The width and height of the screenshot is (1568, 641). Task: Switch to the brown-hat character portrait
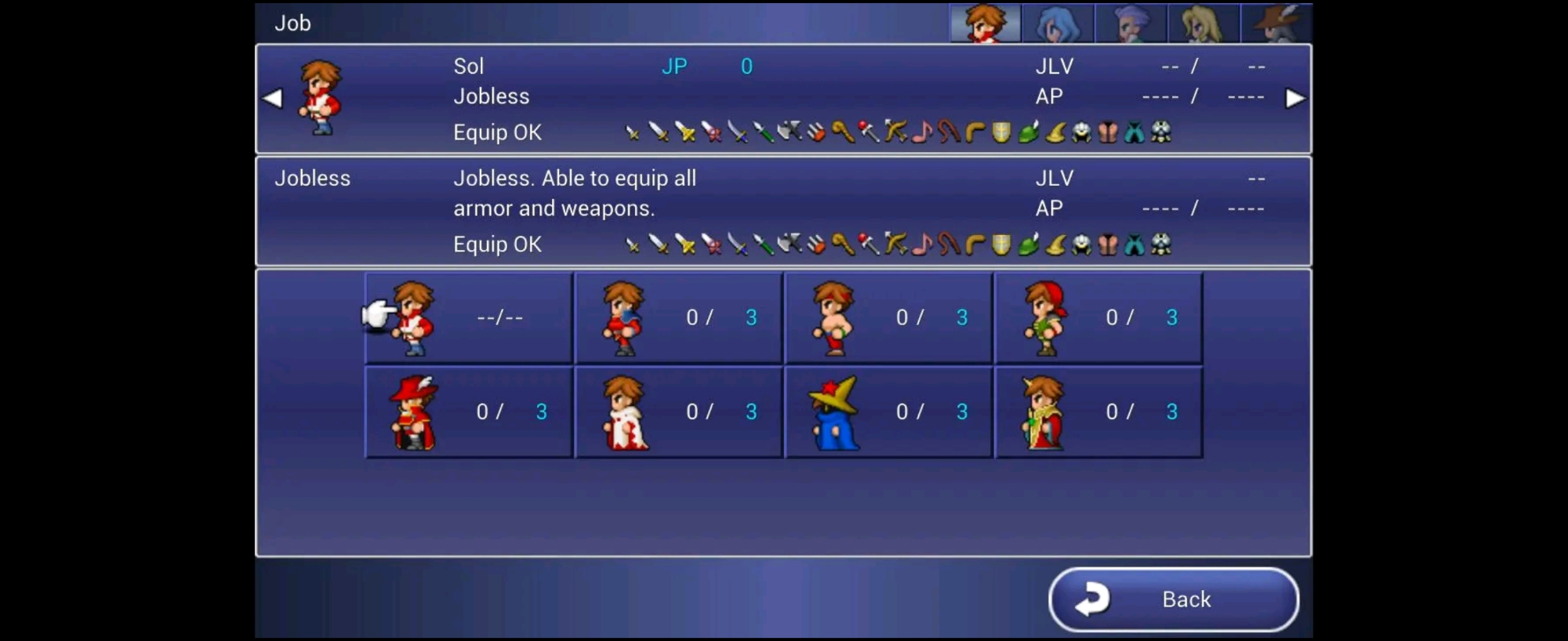pyautogui.click(x=1276, y=23)
